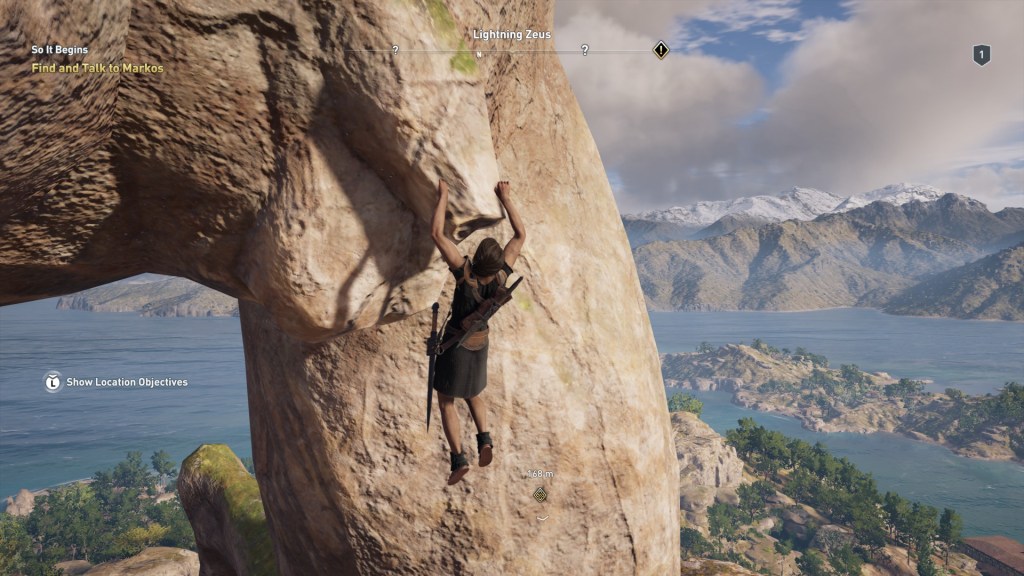This screenshot has height=576, width=1024.
Task: Select the "Find and Talk to Markos" objective
Action: point(97,68)
